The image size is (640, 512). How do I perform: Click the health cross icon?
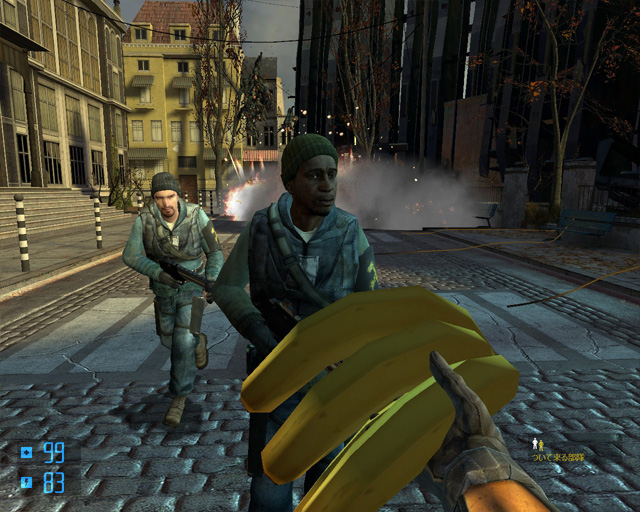click(26, 453)
